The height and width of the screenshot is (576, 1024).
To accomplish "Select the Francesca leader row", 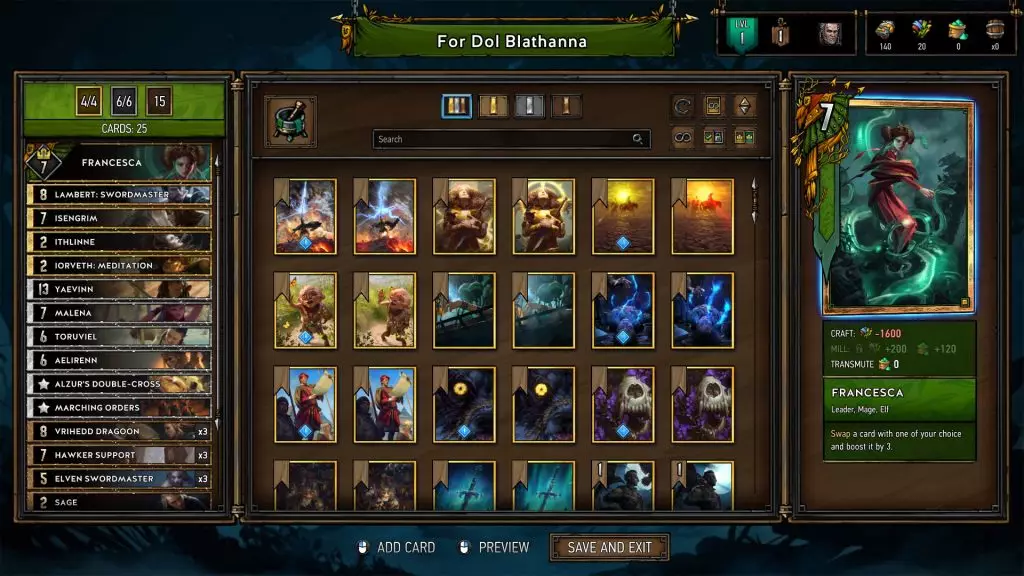I will (x=120, y=161).
